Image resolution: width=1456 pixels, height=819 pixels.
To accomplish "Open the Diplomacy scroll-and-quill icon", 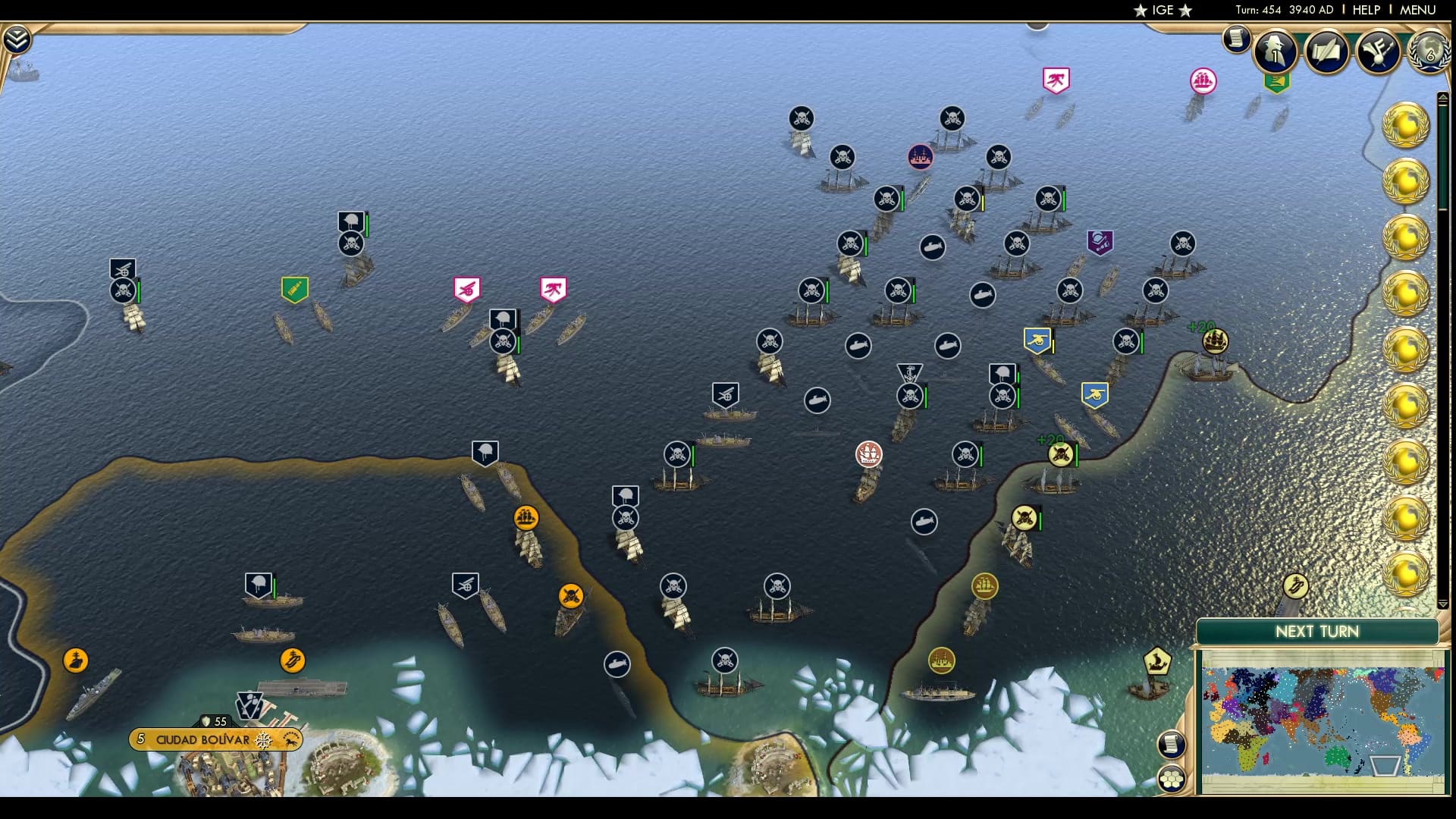I will (x=1326, y=51).
